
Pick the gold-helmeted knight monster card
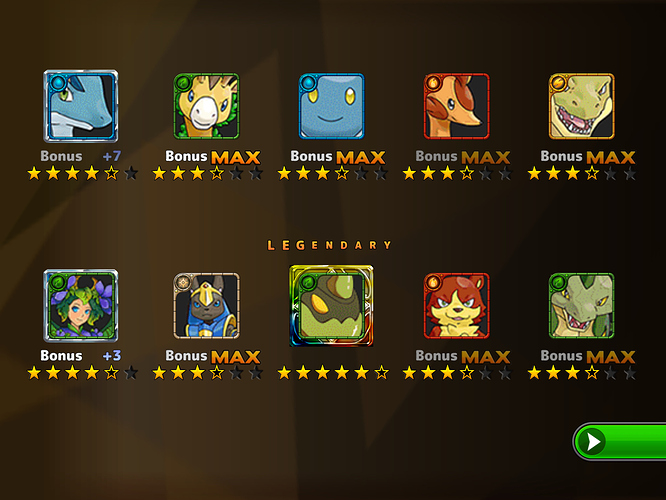[206, 306]
